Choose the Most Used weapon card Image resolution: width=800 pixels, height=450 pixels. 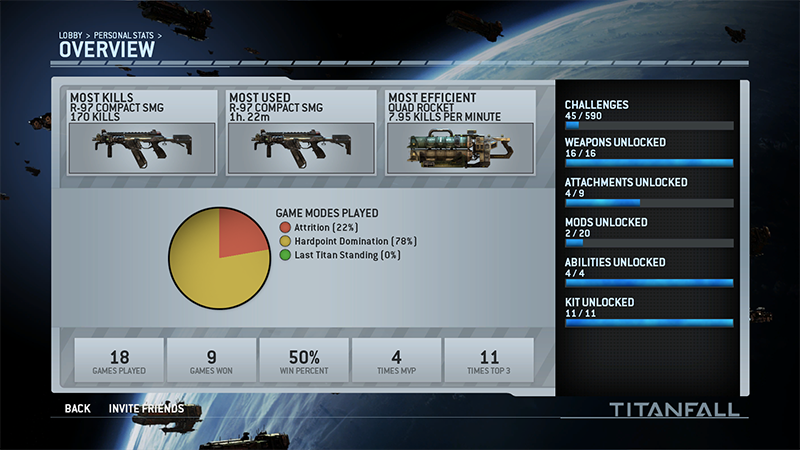coord(301,133)
